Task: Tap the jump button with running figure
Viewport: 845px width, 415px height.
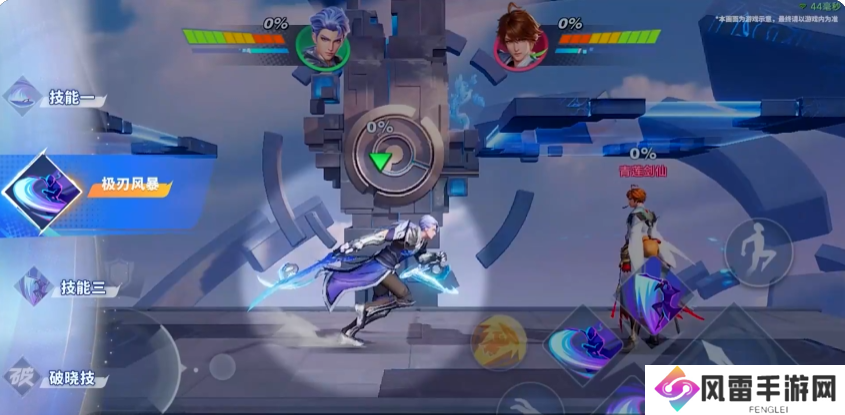Action: click(x=758, y=251)
